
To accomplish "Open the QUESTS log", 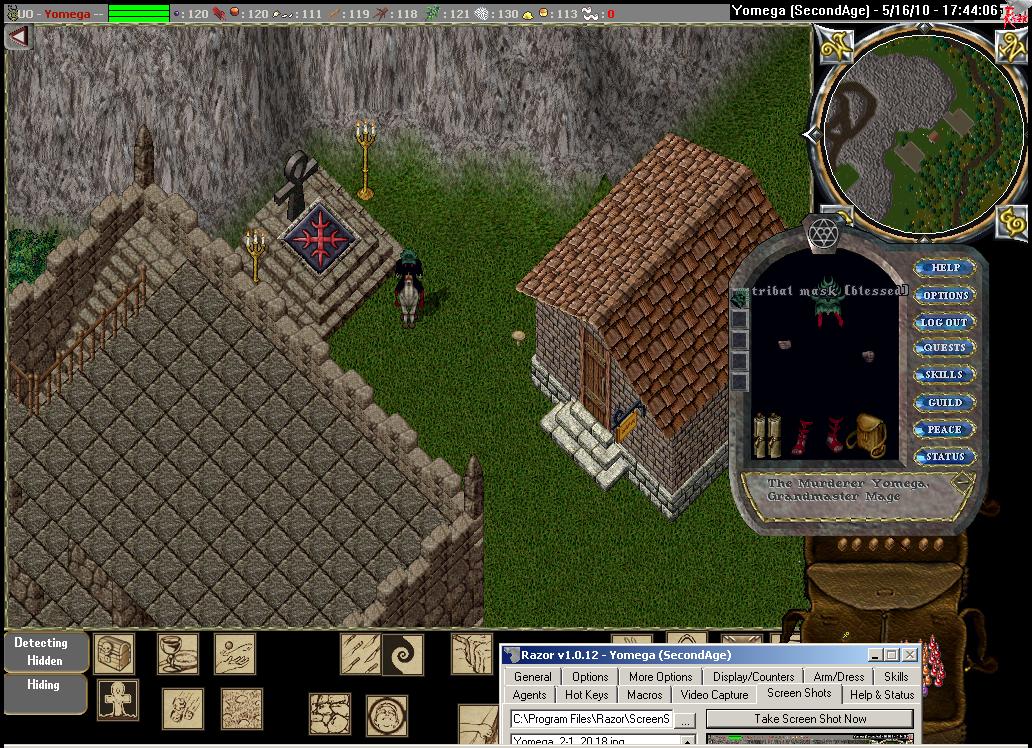I will [x=944, y=348].
